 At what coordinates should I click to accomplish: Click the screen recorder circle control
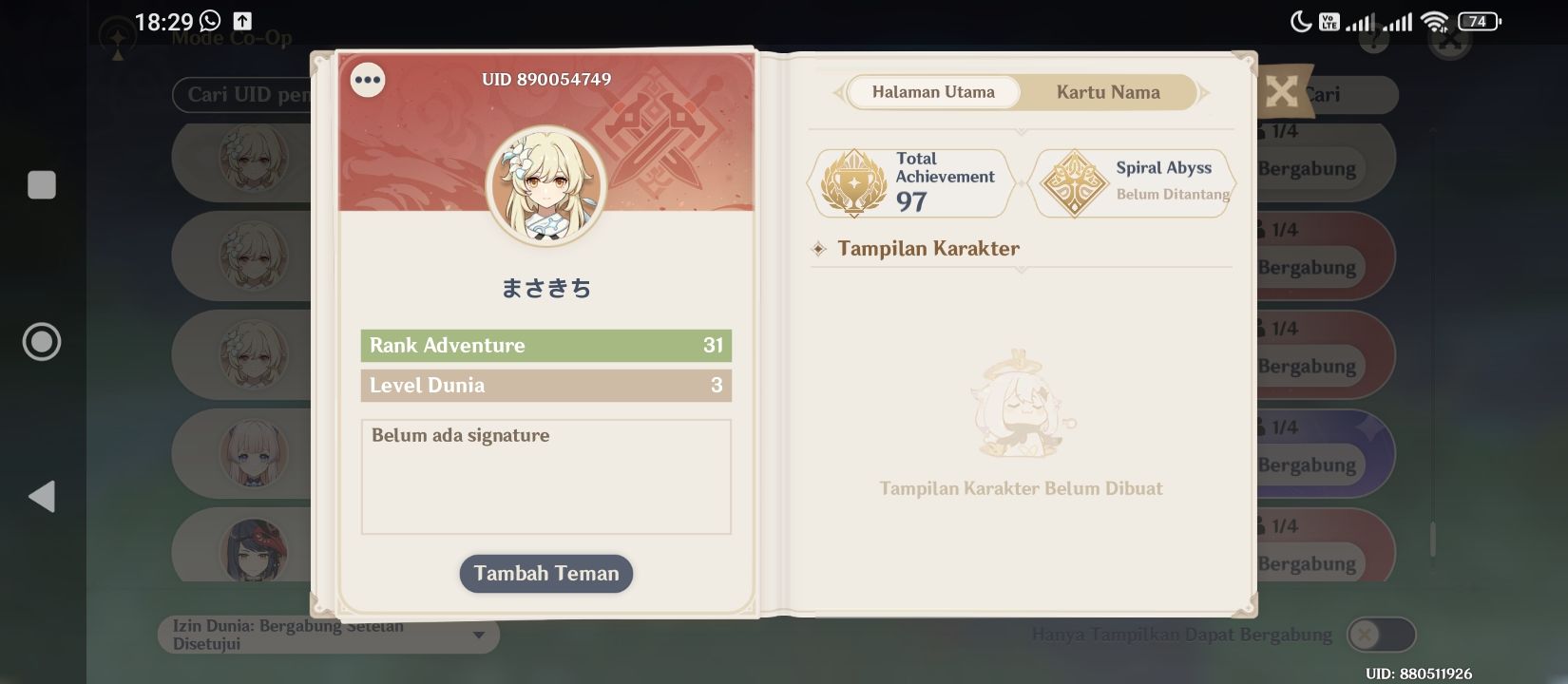coord(42,342)
